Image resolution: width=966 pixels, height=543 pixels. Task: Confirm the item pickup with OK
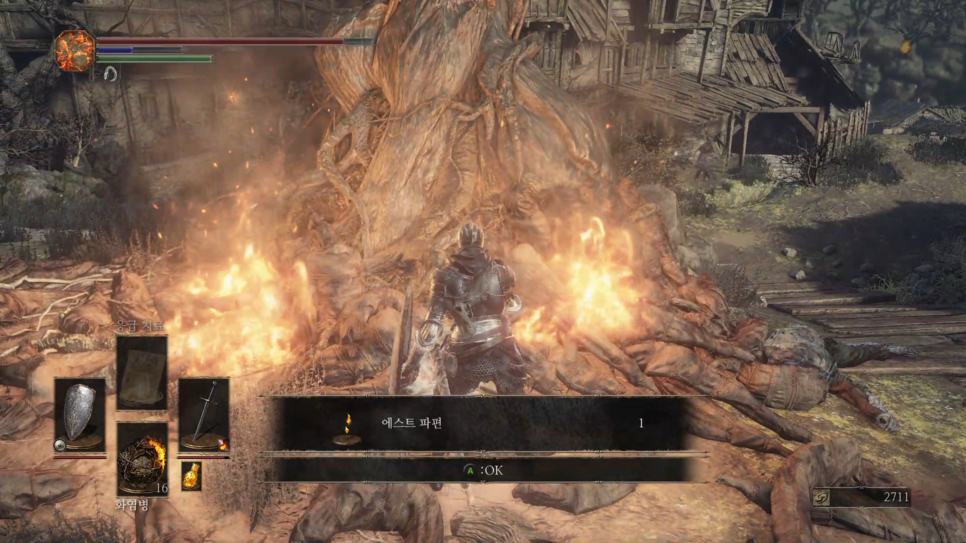484,470
